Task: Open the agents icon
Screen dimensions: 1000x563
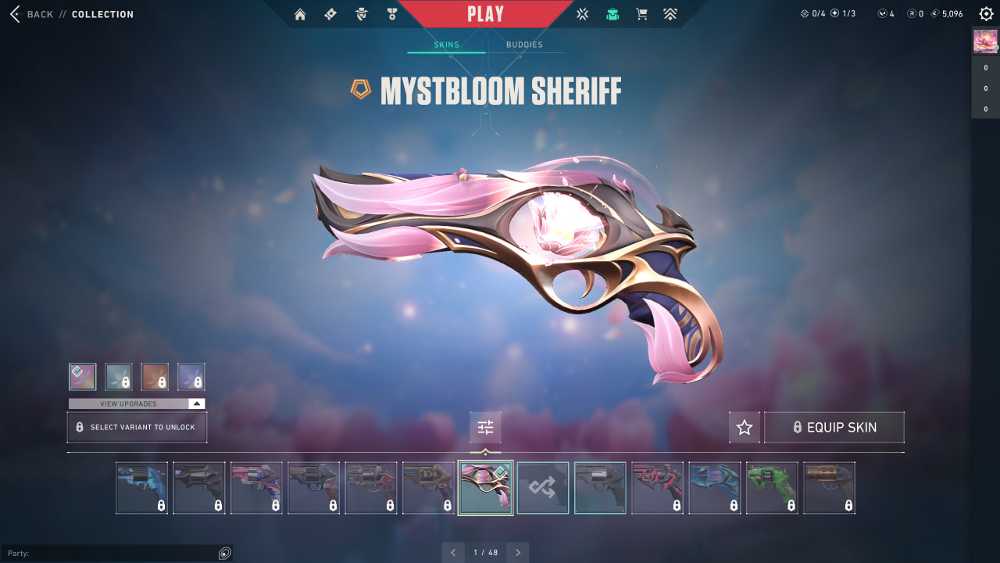Action: 361,15
